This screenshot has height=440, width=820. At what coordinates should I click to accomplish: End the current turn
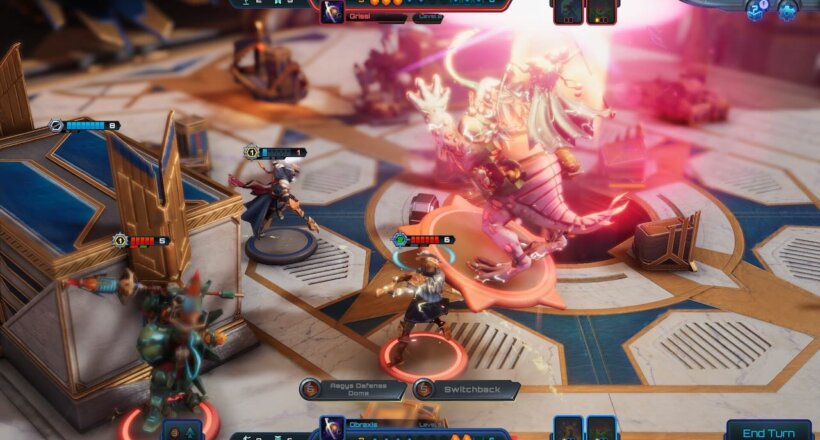[x=768, y=431]
